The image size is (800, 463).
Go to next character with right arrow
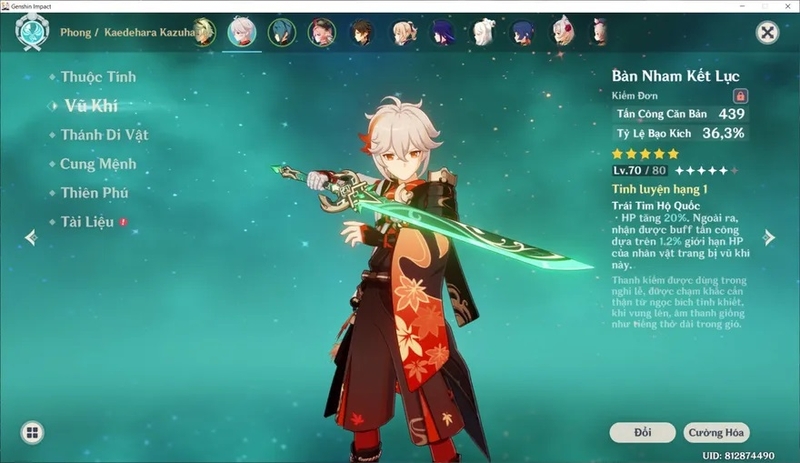pos(769,237)
